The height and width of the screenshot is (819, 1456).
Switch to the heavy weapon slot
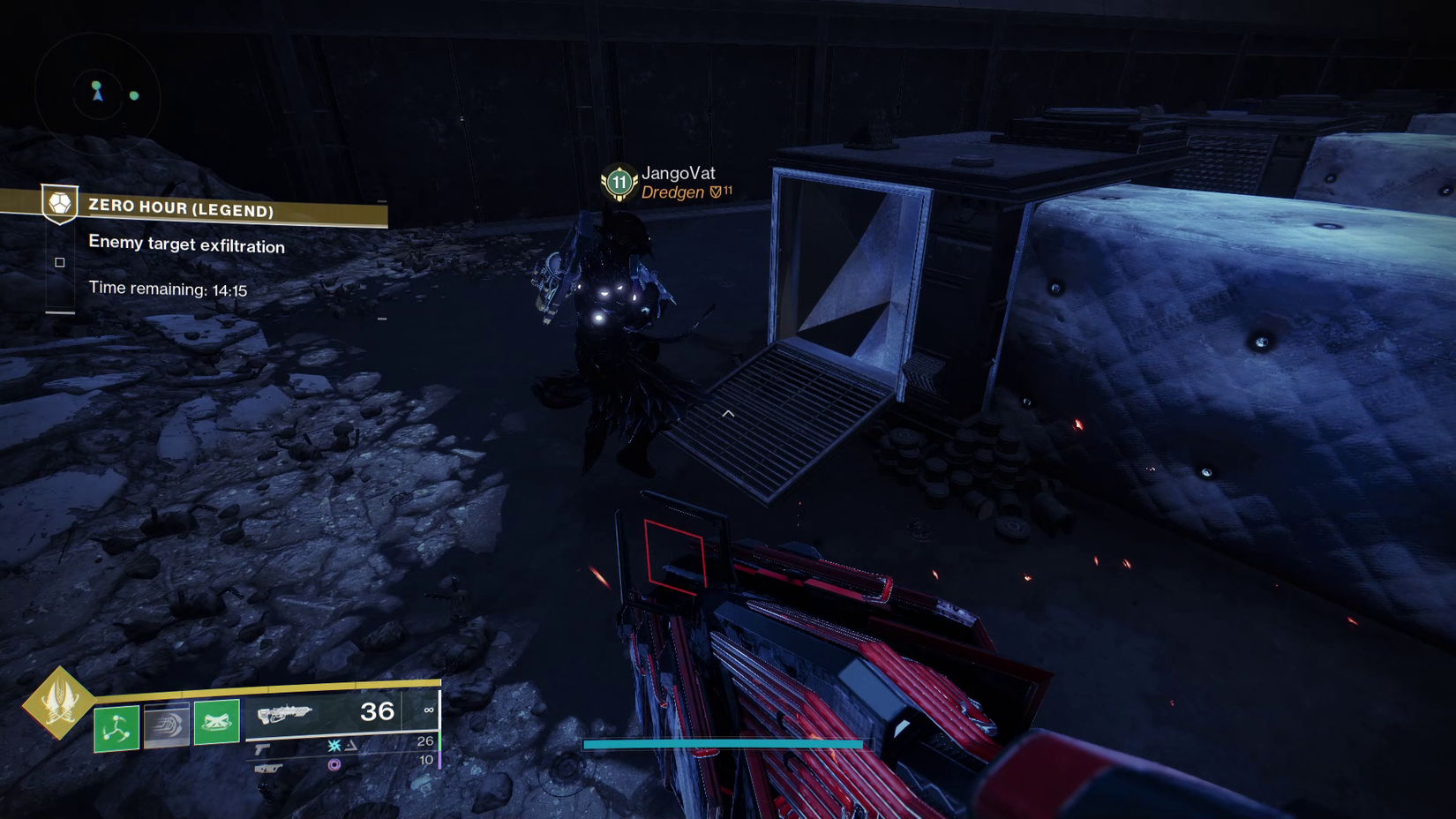268,769
